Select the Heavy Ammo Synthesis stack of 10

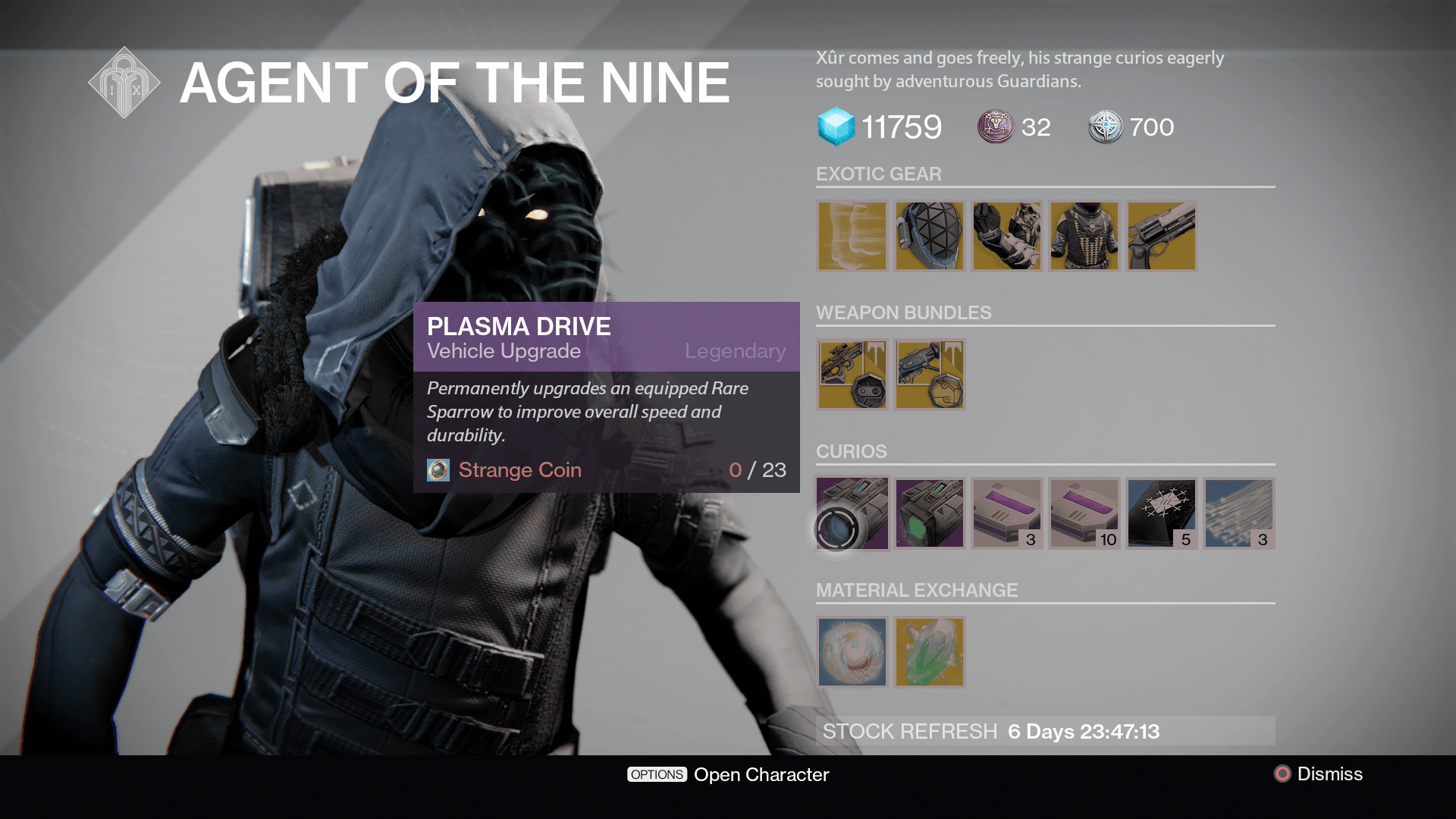tap(1084, 513)
